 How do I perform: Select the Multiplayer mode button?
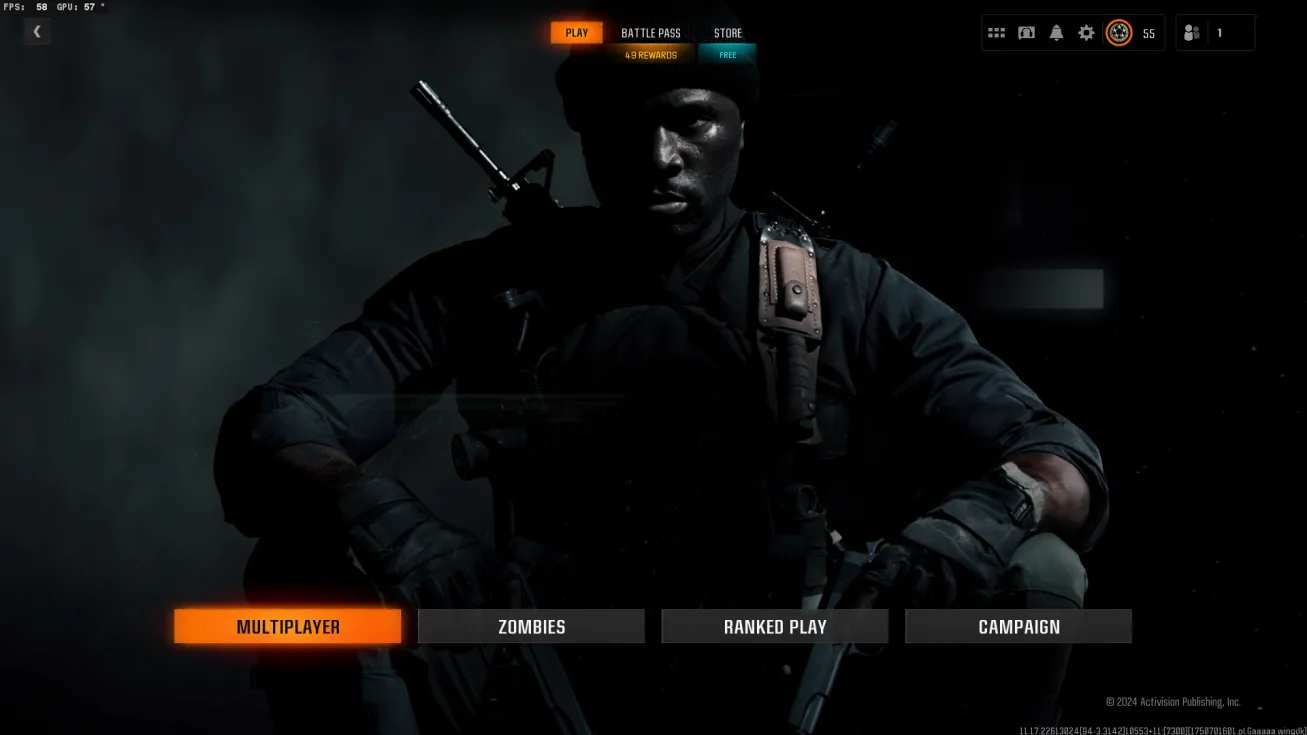click(x=288, y=627)
